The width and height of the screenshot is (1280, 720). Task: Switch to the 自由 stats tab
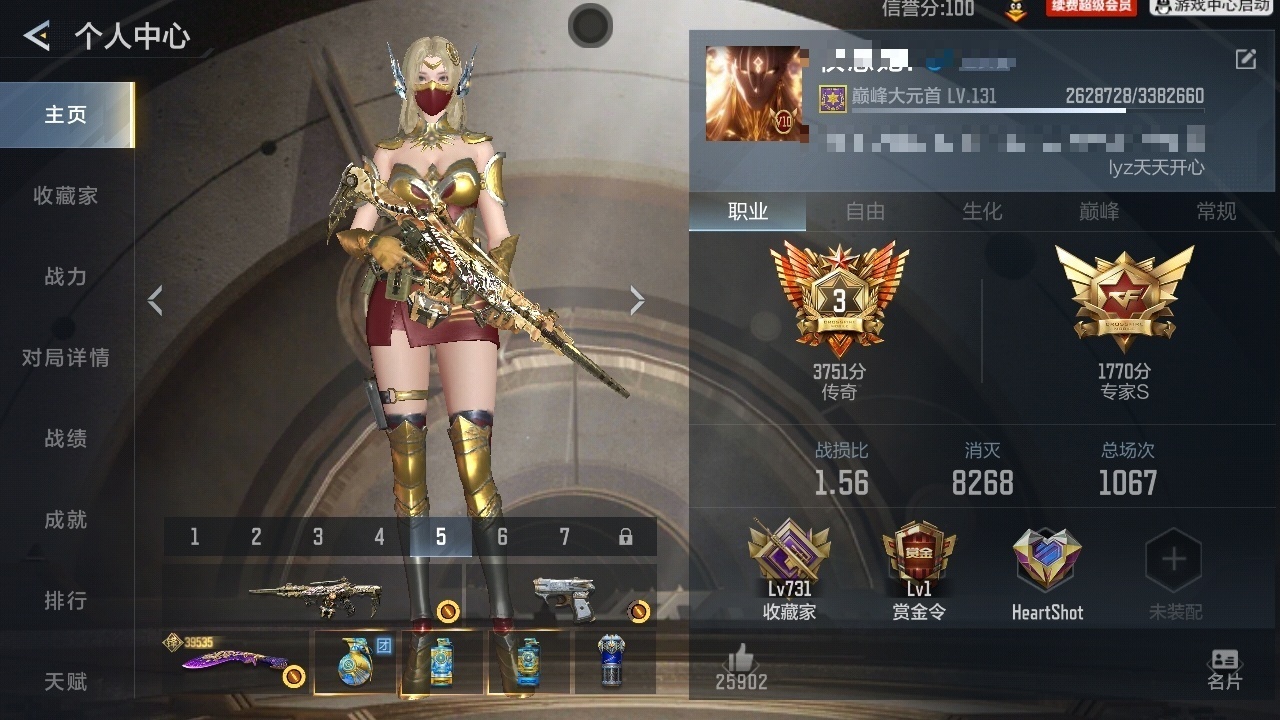click(x=865, y=211)
